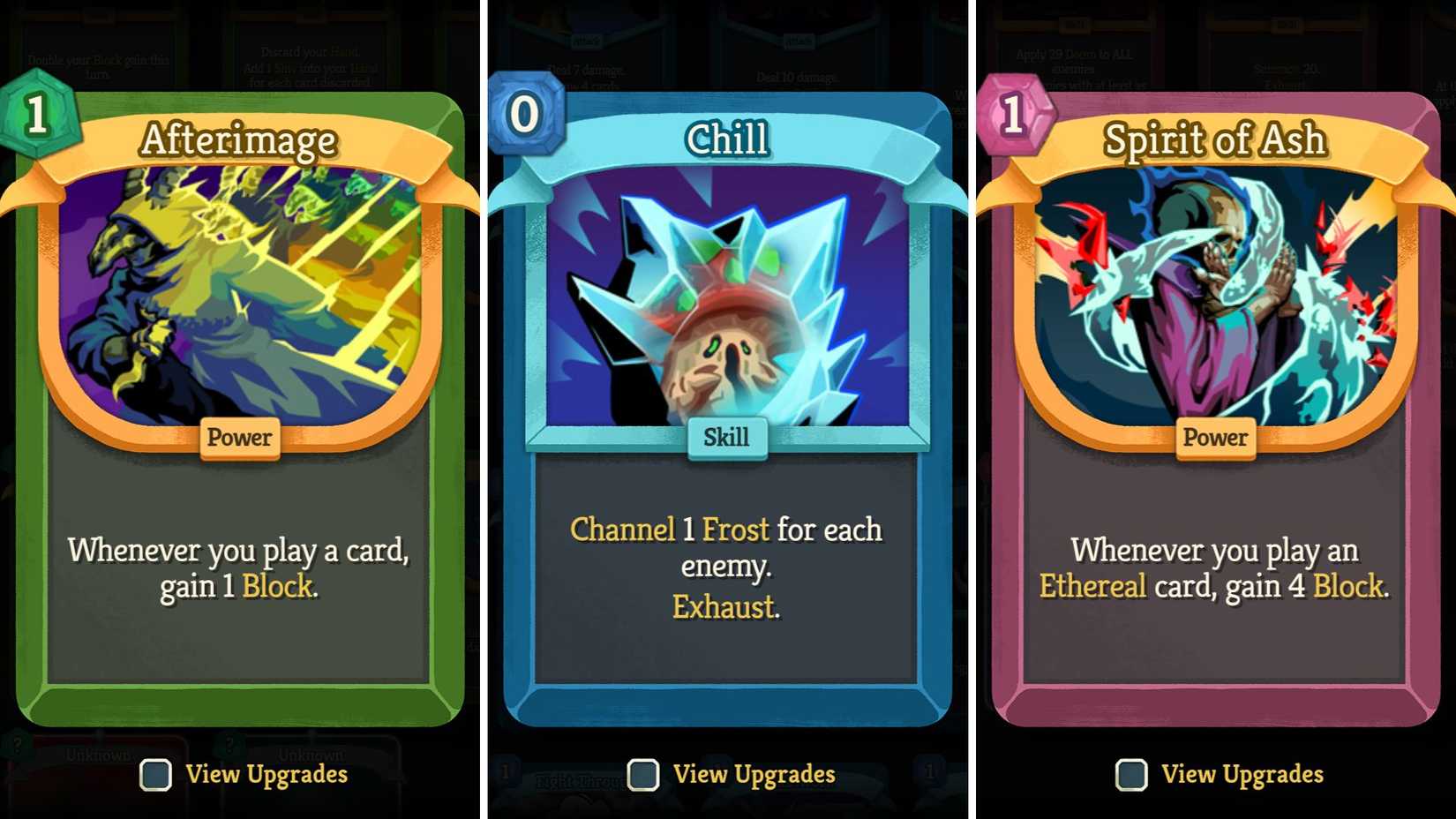Click the question-mark gem on the second Unknown card
This screenshot has width=1456, height=819.
tap(231, 744)
